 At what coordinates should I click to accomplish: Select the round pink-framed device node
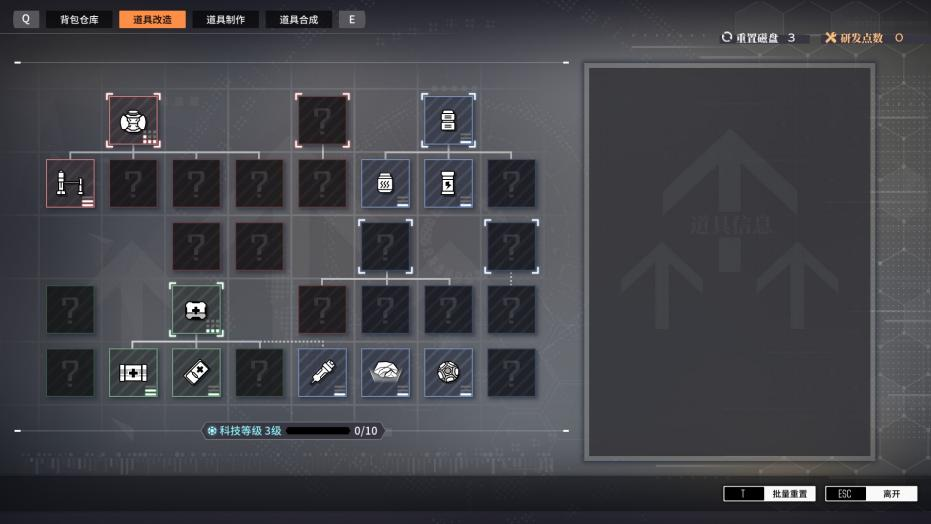(133, 121)
